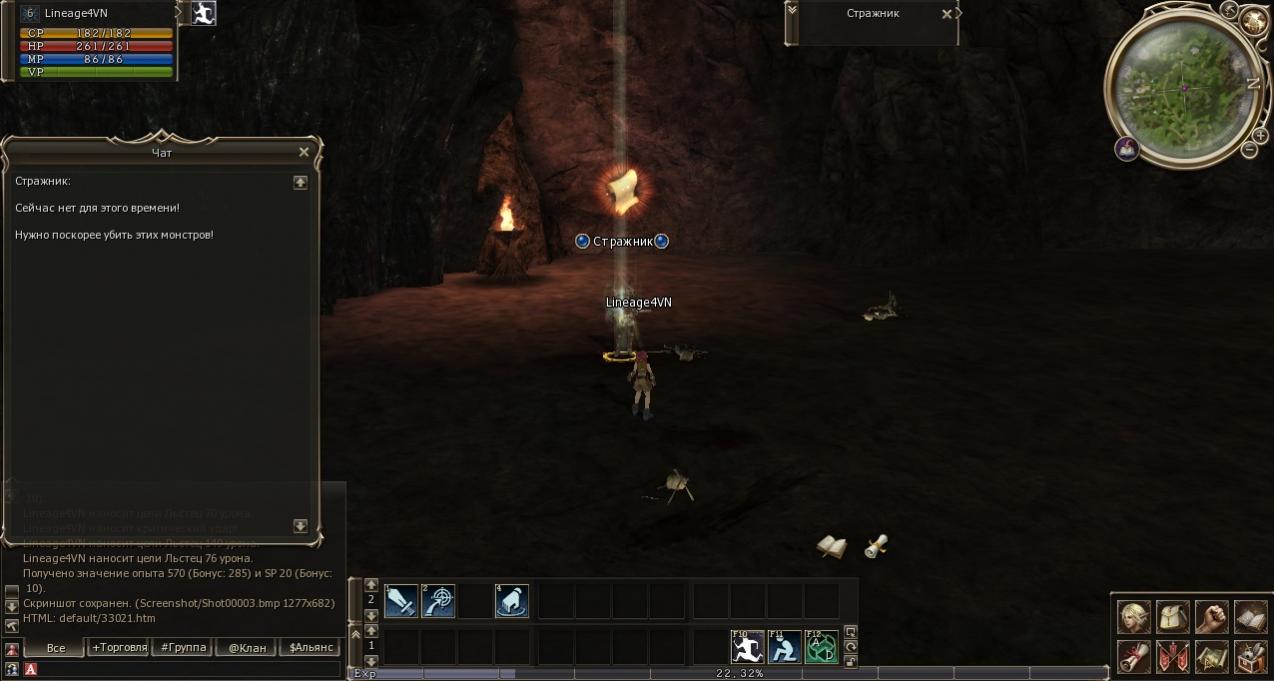This screenshot has width=1274, height=681.
Task: Switch to the Все chat tab
Action: [x=56, y=648]
